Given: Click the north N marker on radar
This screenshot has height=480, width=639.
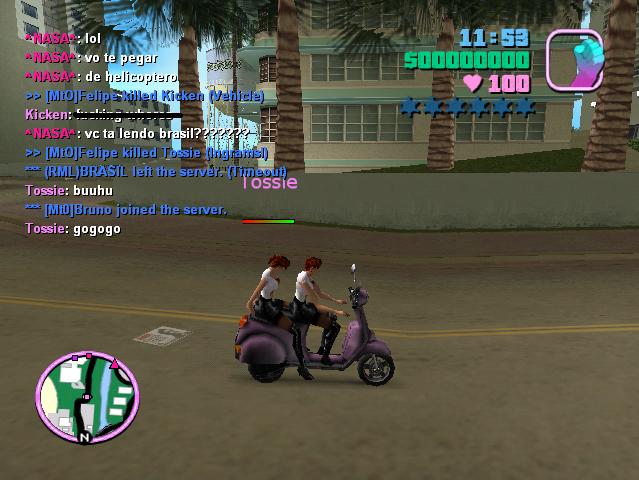Looking at the screenshot, I should 85,437.
